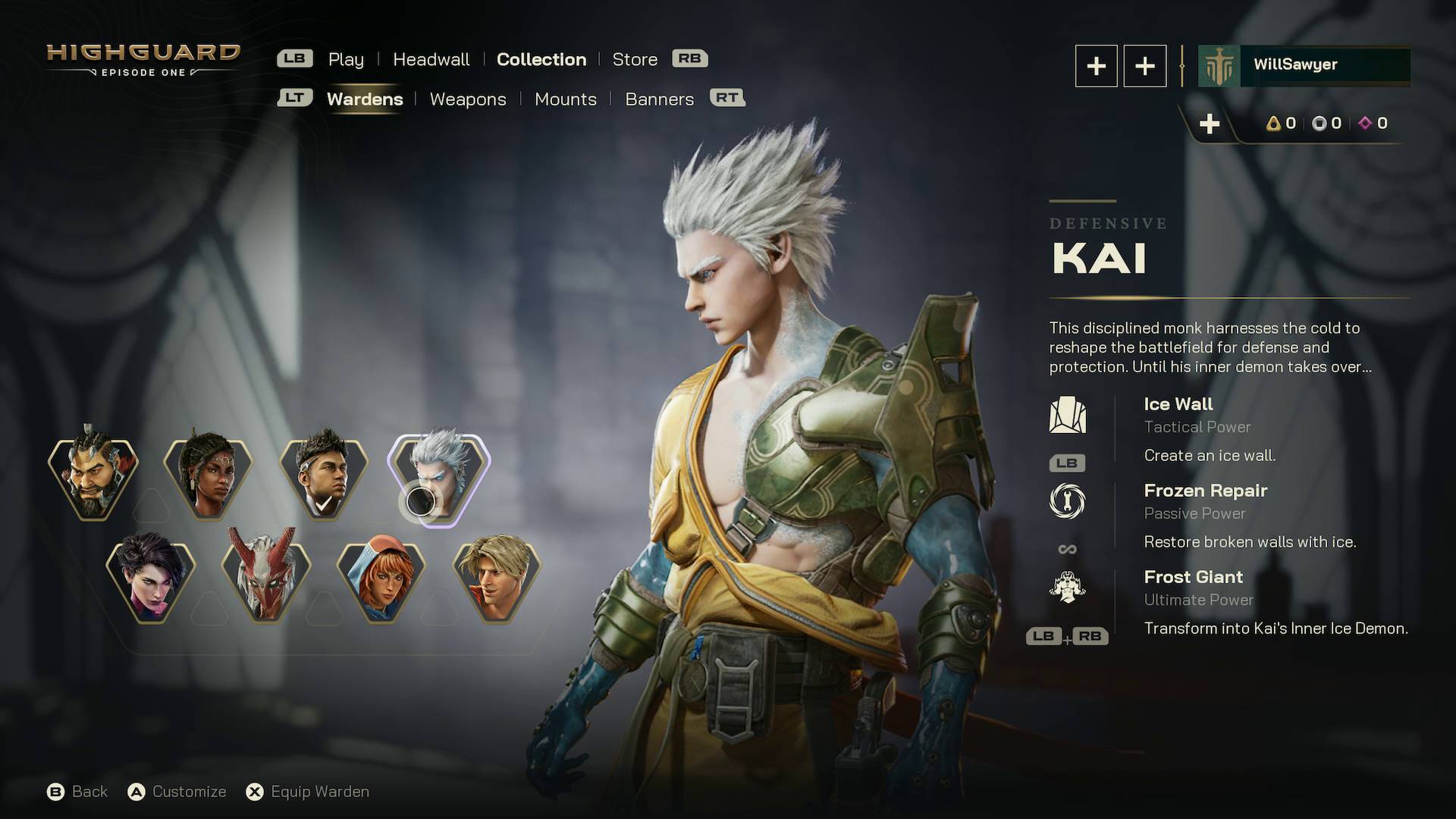Screen dimensions: 1456x819
Task: Click the purple gem currency icon
Action: coord(1365,123)
